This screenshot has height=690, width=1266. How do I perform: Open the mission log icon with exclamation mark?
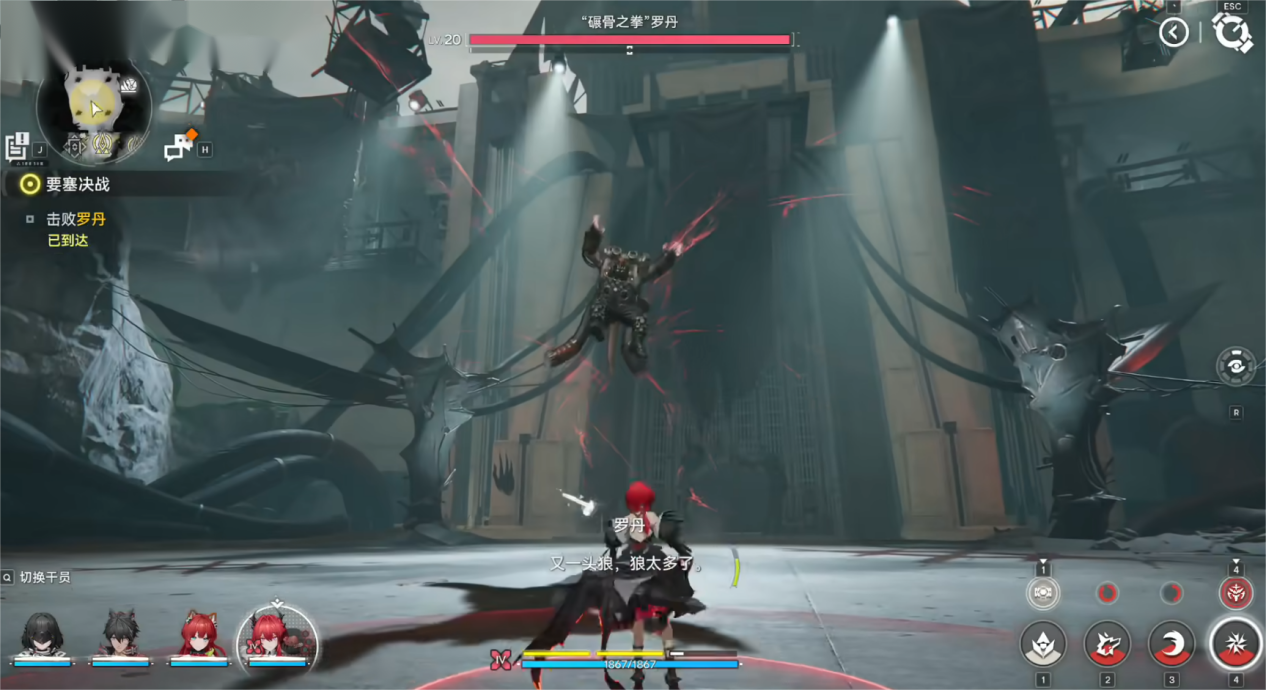pos(18,147)
